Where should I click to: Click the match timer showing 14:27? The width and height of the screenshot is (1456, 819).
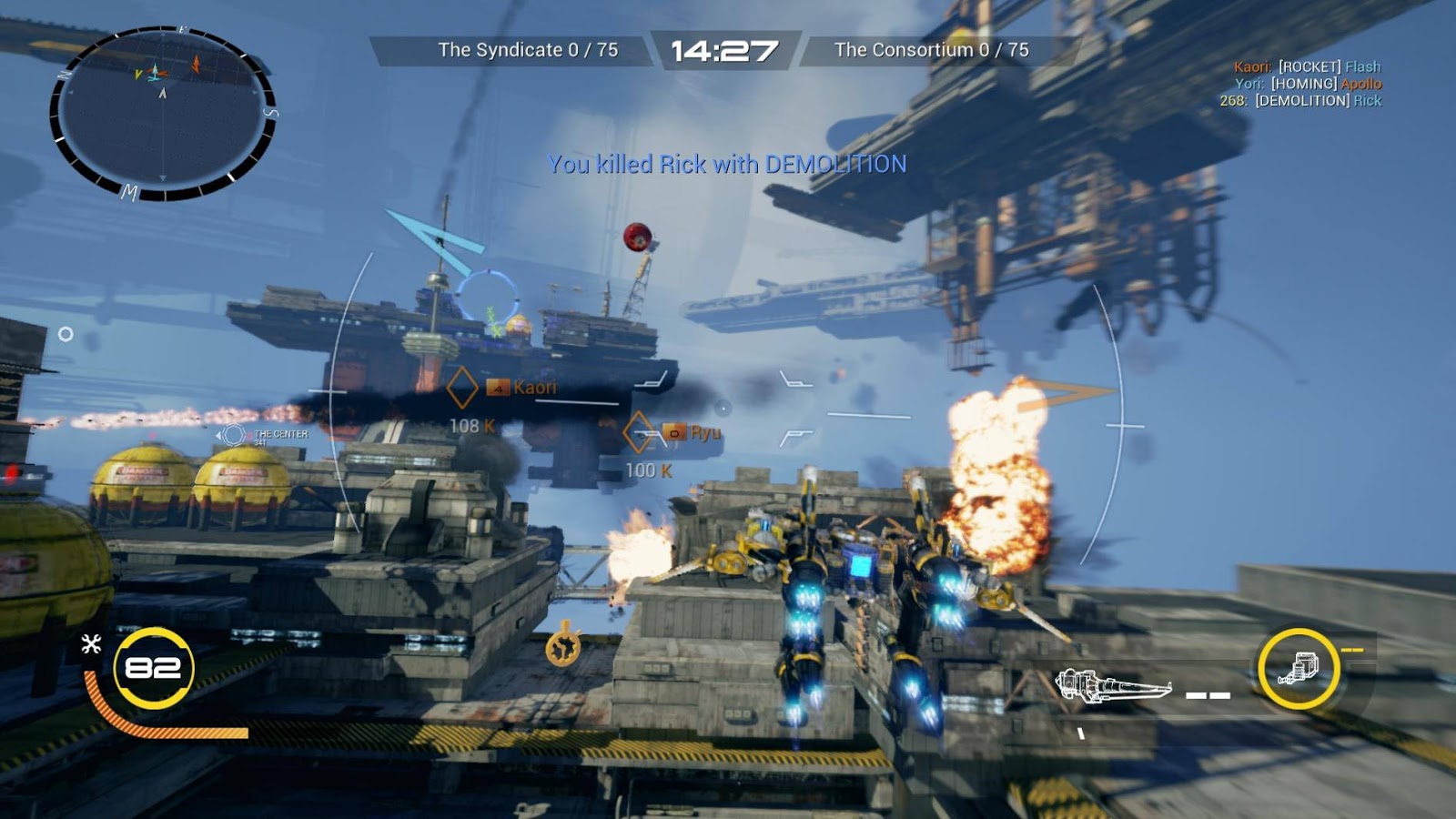coord(724,51)
